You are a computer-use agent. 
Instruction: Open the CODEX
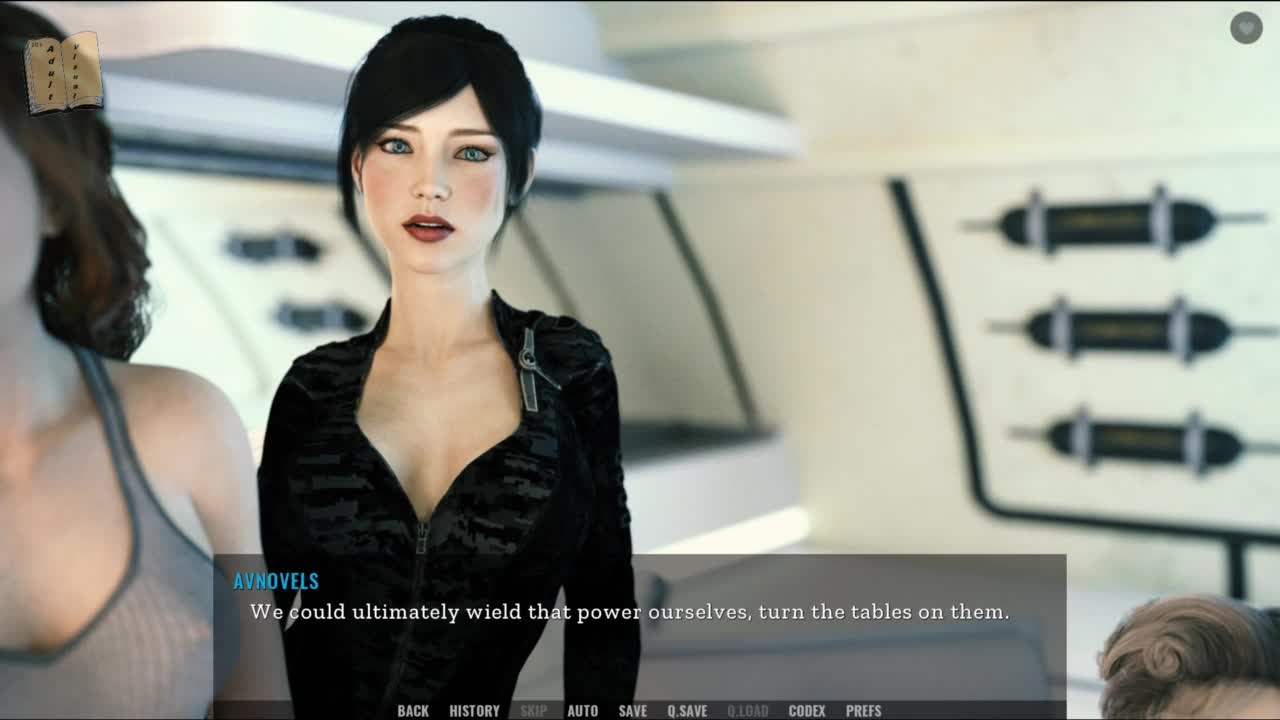(x=806, y=711)
